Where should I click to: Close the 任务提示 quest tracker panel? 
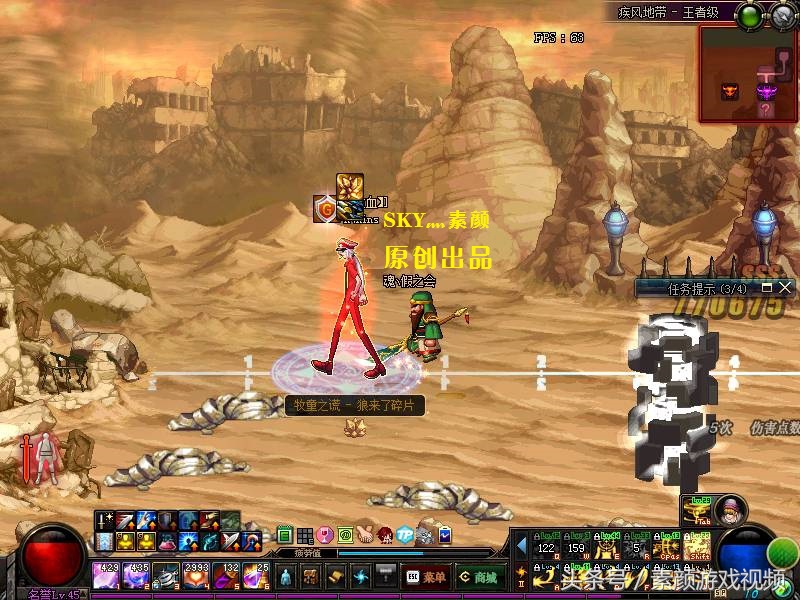(786, 288)
